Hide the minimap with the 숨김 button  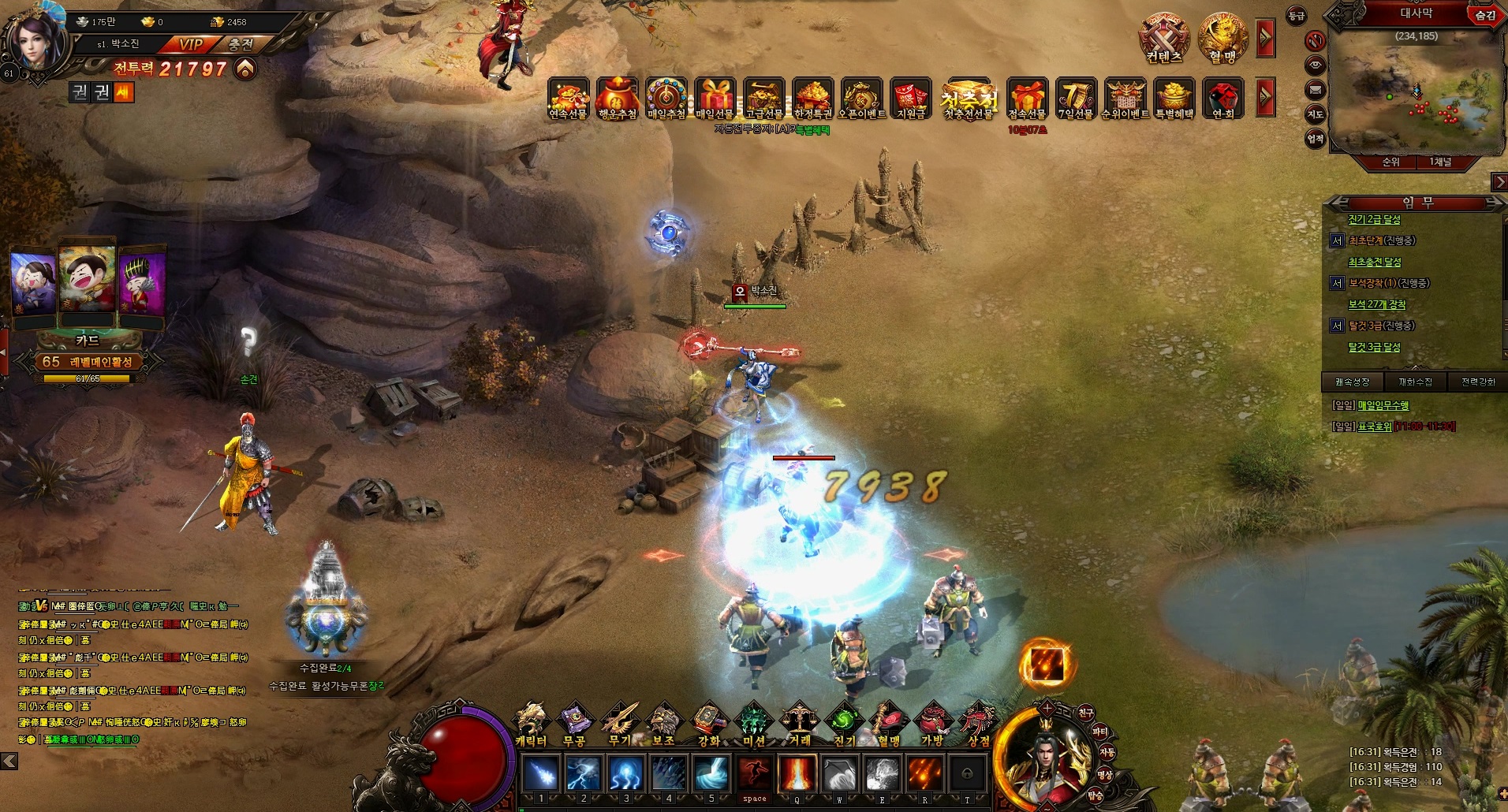coord(1485,15)
